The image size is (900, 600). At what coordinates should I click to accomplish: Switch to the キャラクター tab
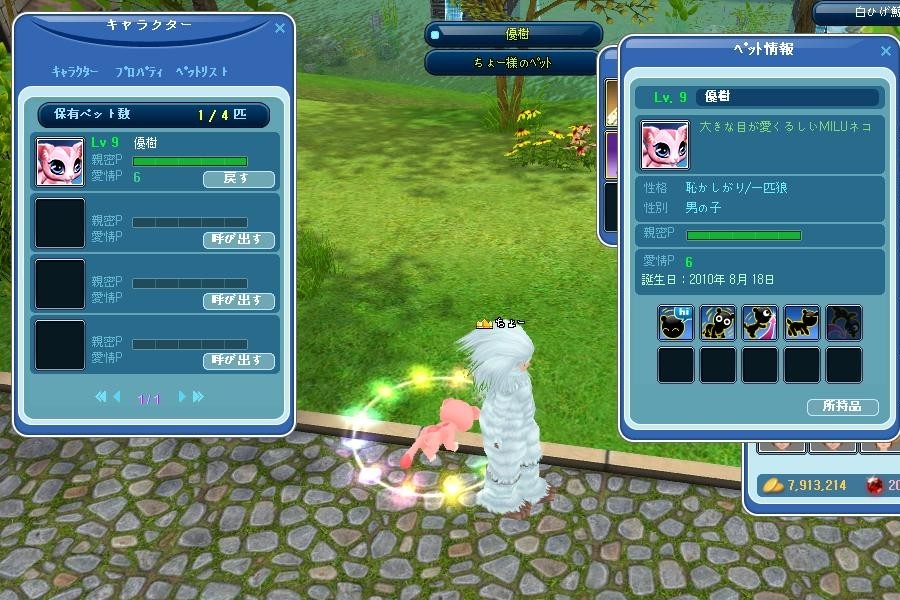pyautogui.click(x=75, y=72)
